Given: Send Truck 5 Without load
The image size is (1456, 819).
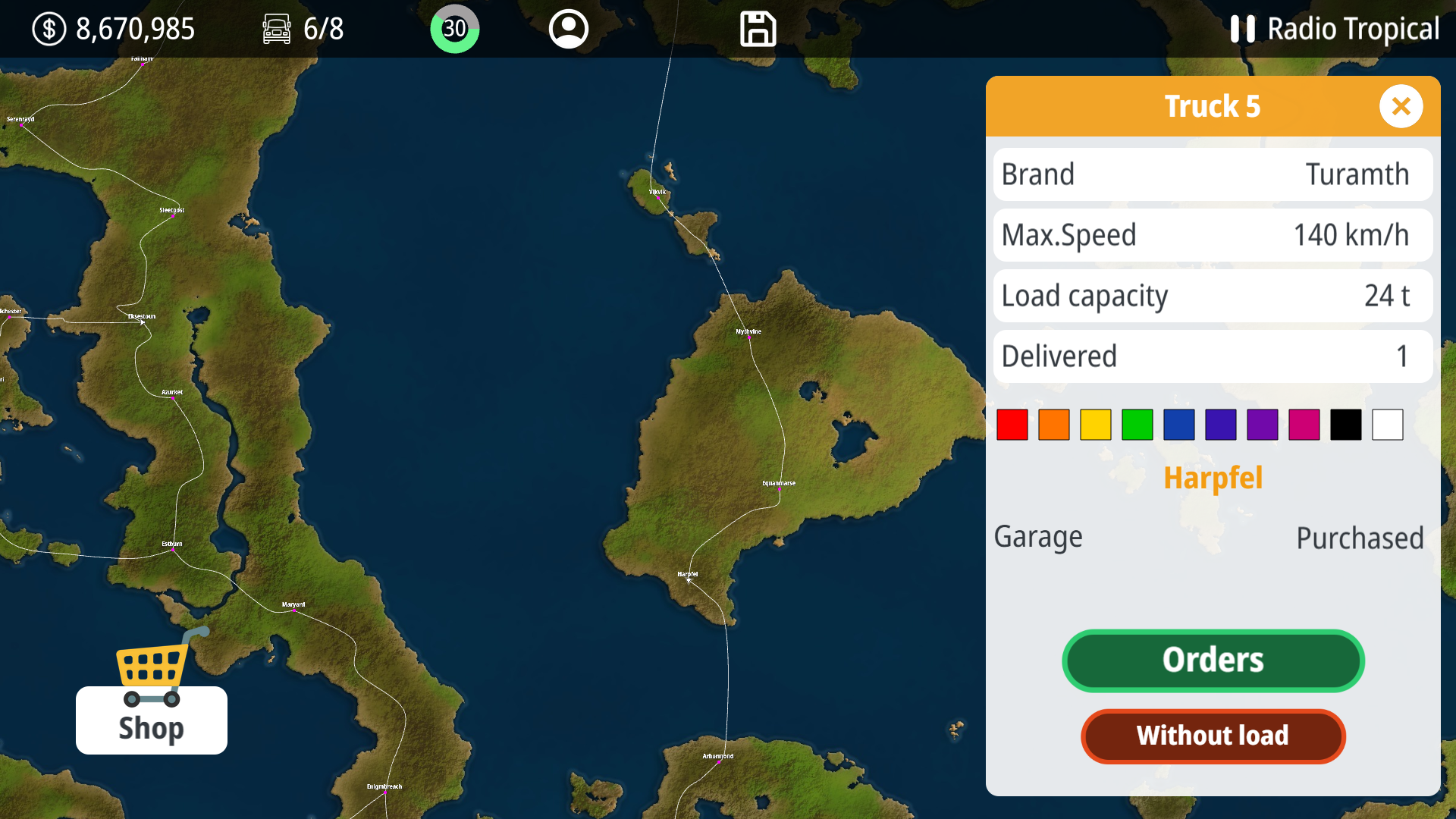Looking at the screenshot, I should pyautogui.click(x=1213, y=736).
